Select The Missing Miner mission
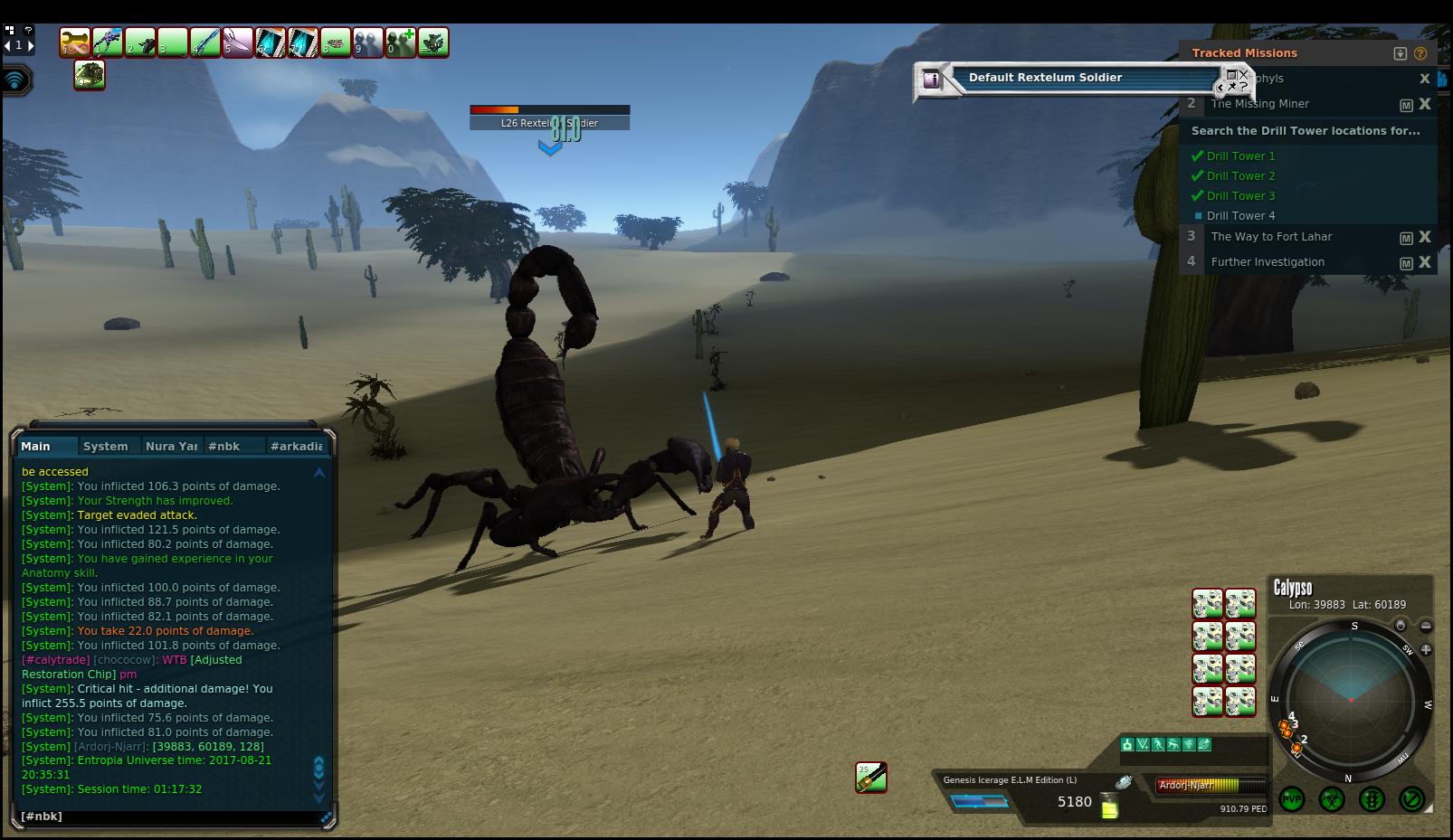The height and width of the screenshot is (840, 1453). (x=1259, y=104)
